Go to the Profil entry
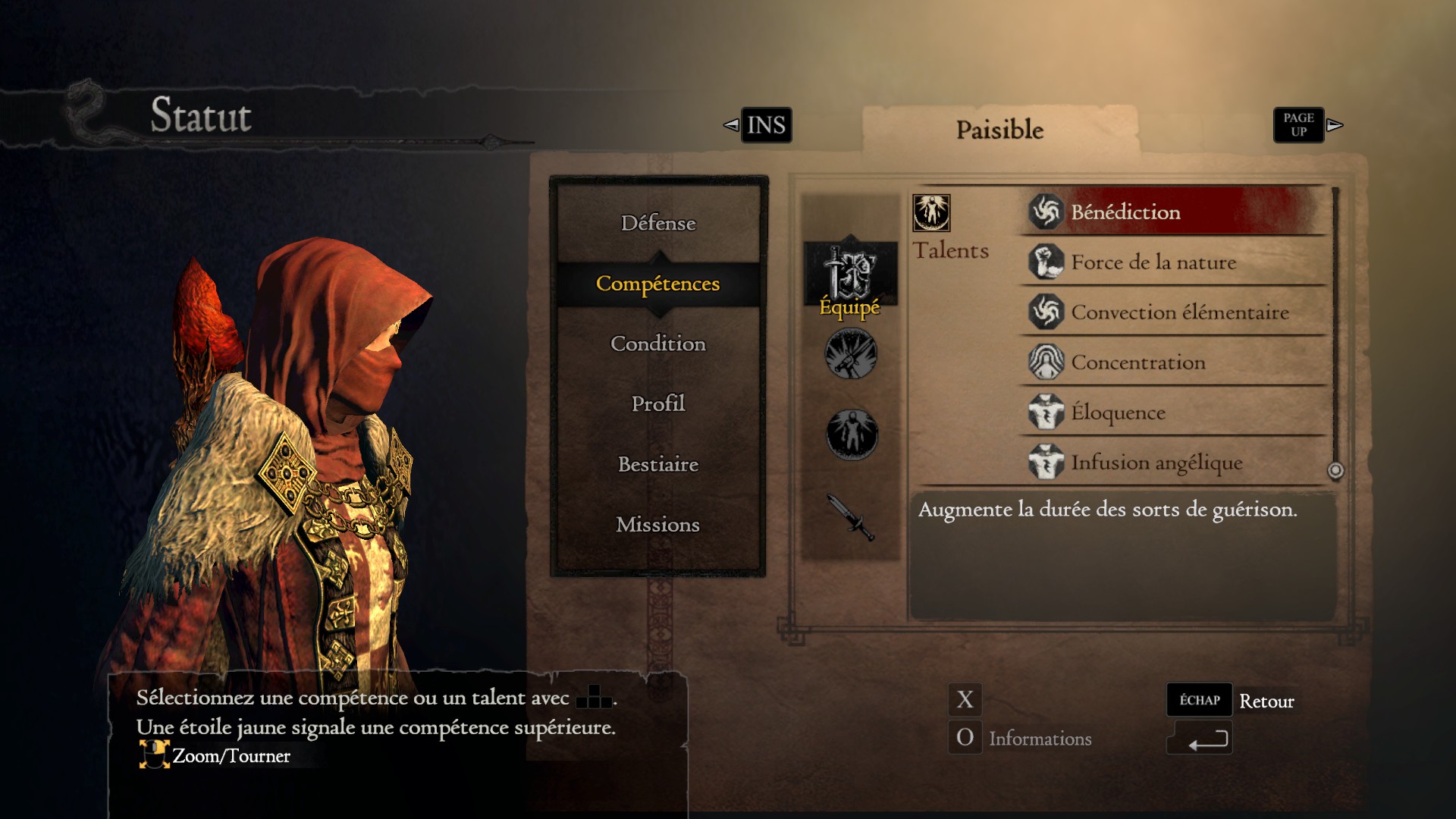1456x819 pixels. pos(657,403)
